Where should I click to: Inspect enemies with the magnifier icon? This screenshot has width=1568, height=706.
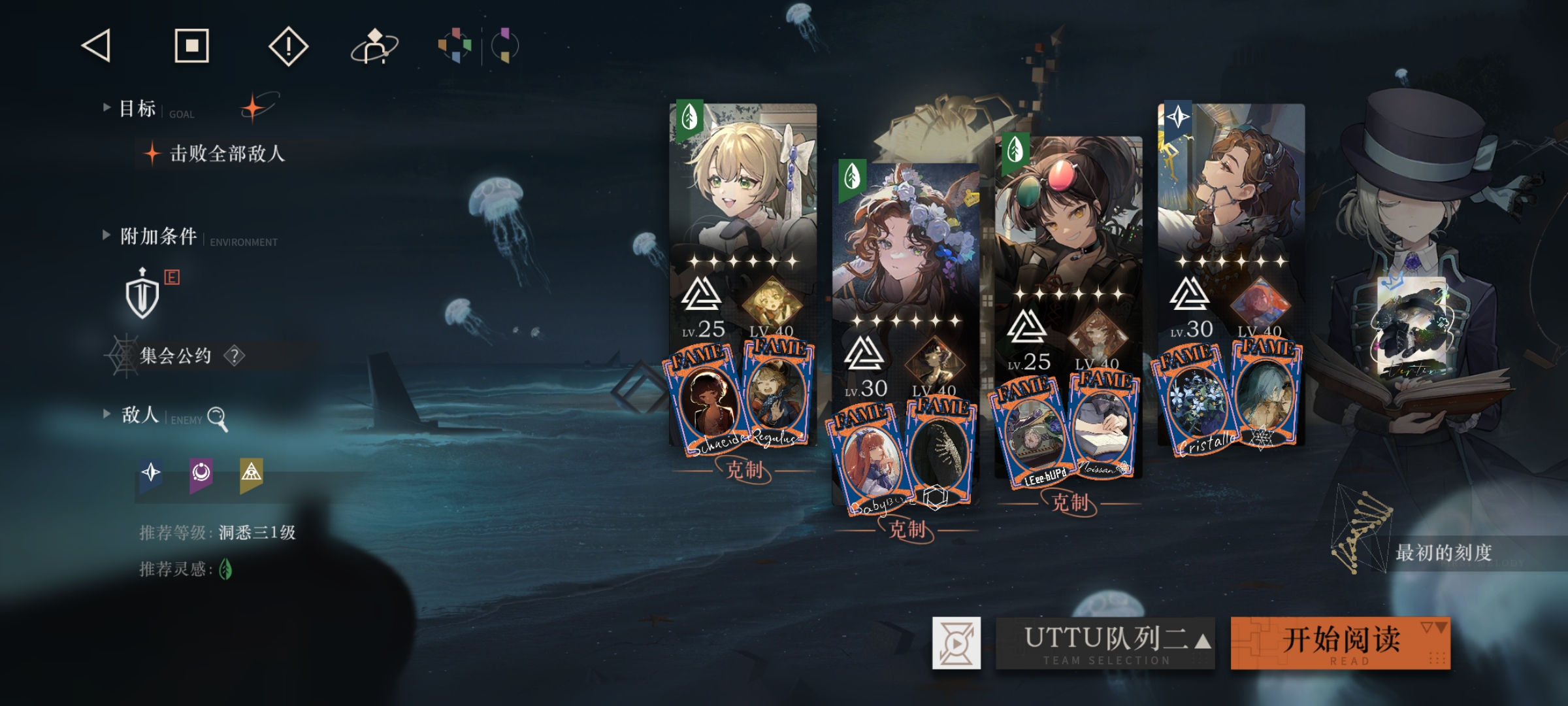point(217,418)
